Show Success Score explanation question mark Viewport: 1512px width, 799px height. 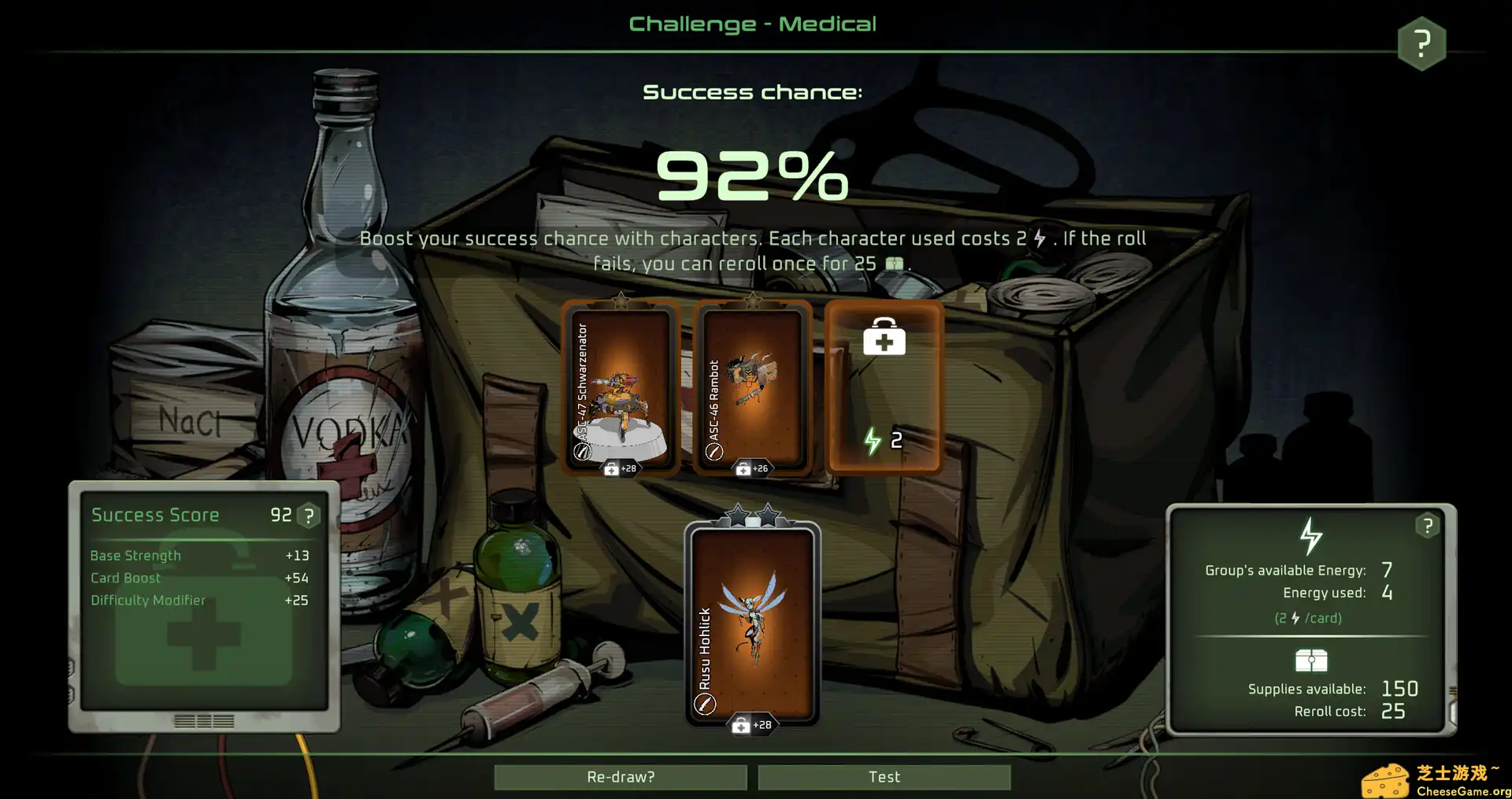pyautogui.click(x=309, y=516)
